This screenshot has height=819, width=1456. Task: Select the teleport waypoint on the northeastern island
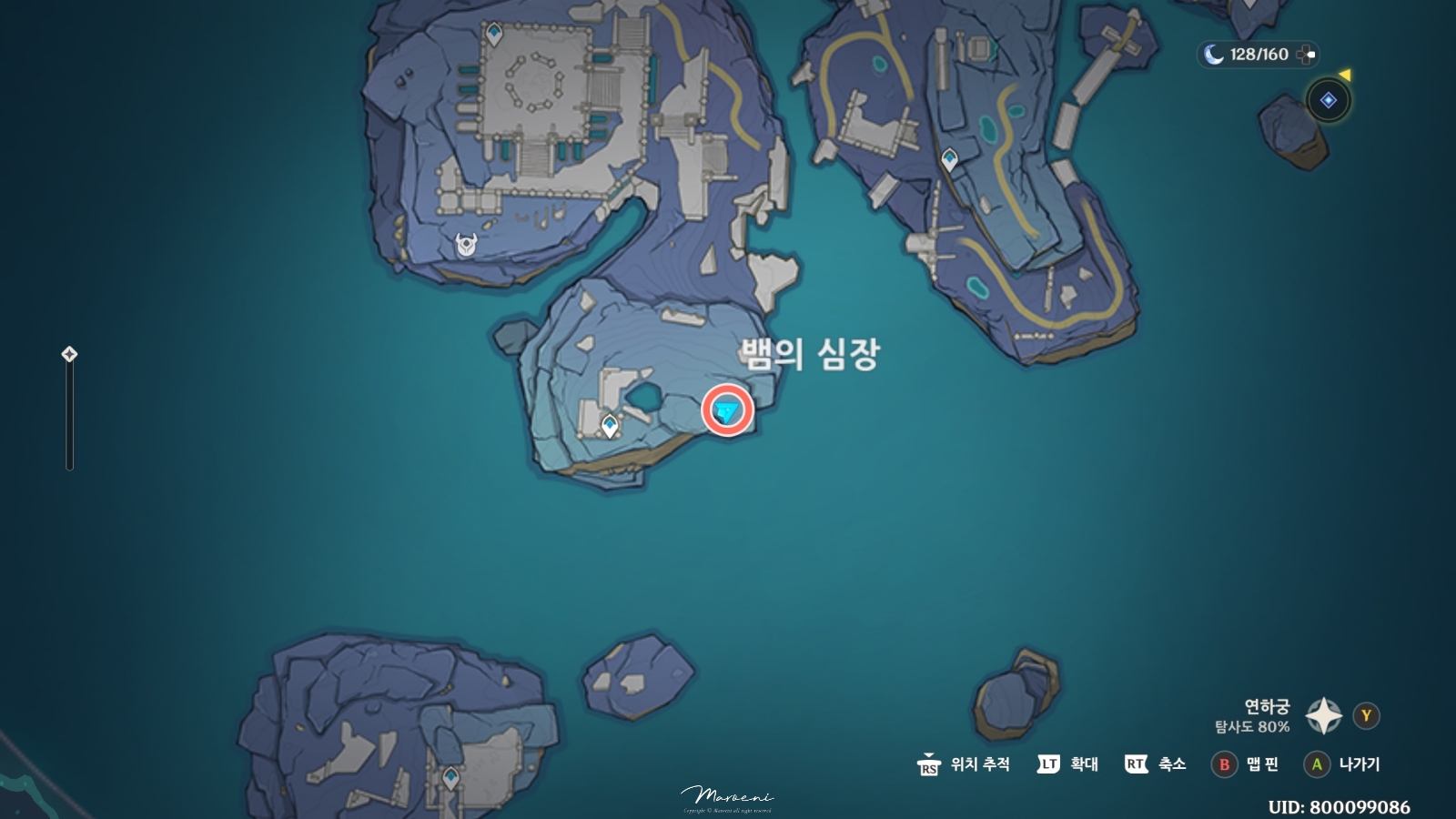click(x=950, y=158)
